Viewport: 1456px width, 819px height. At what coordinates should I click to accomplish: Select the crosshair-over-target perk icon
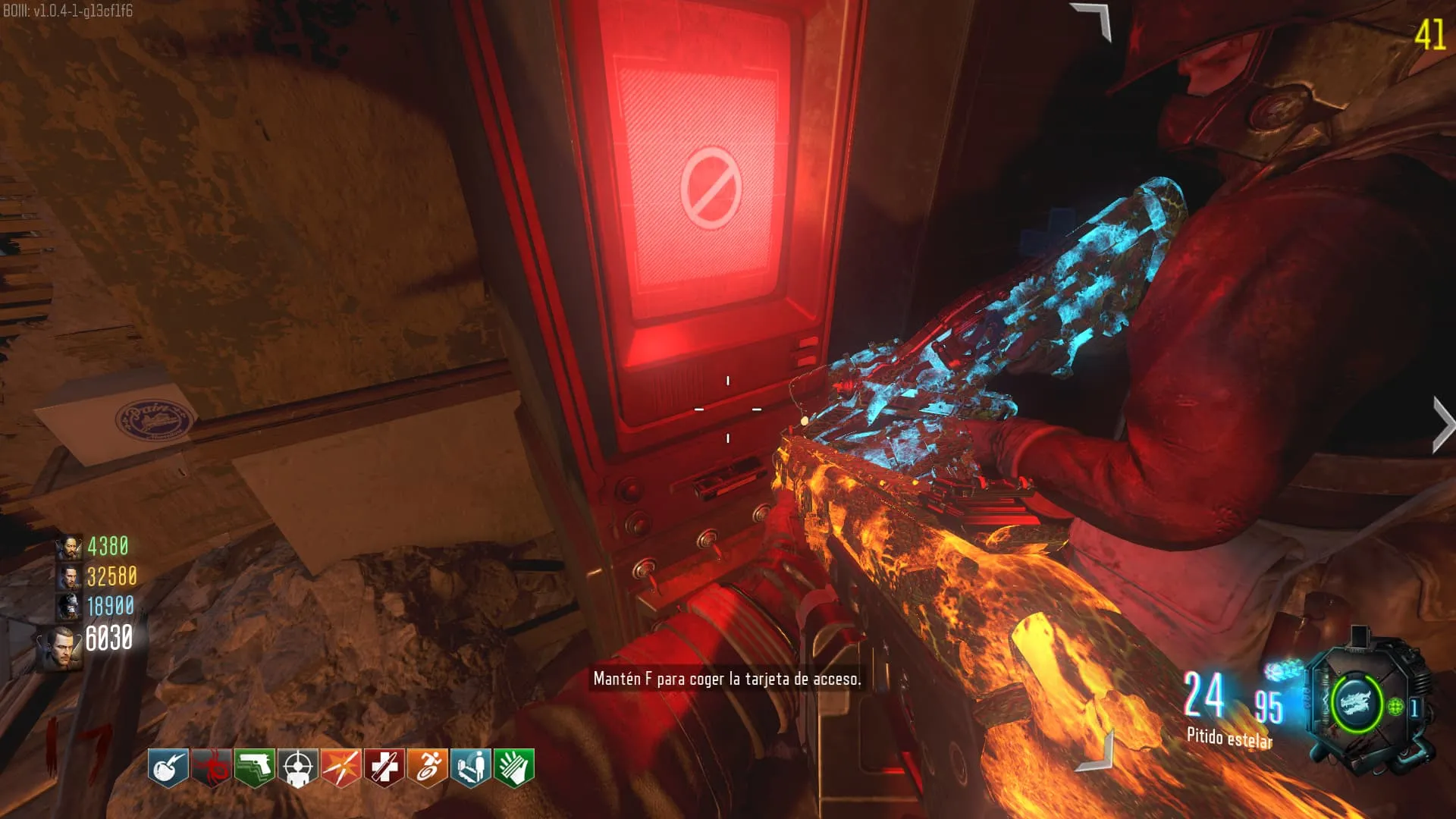pyautogui.click(x=297, y=767)
